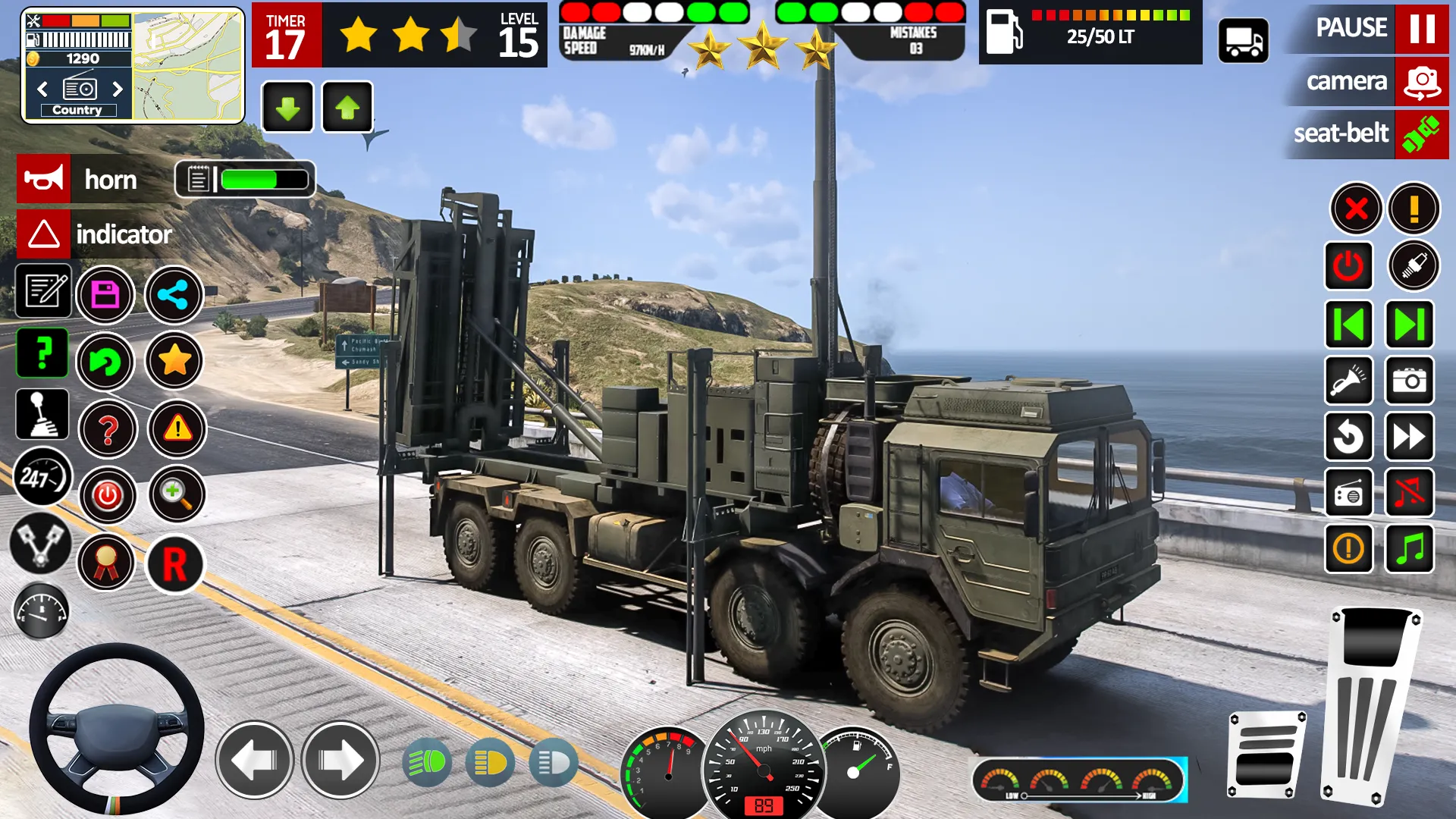Open the Country map selector
The height and width of the screenshot is (819, 1456).
(79, 110)
